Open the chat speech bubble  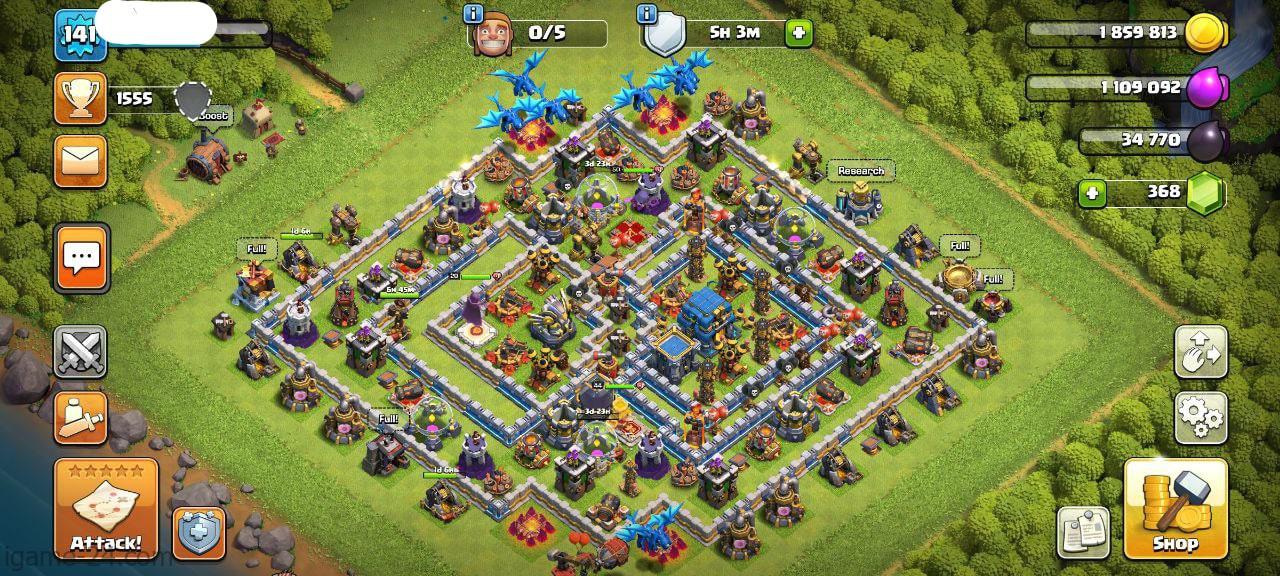[81, 257]
